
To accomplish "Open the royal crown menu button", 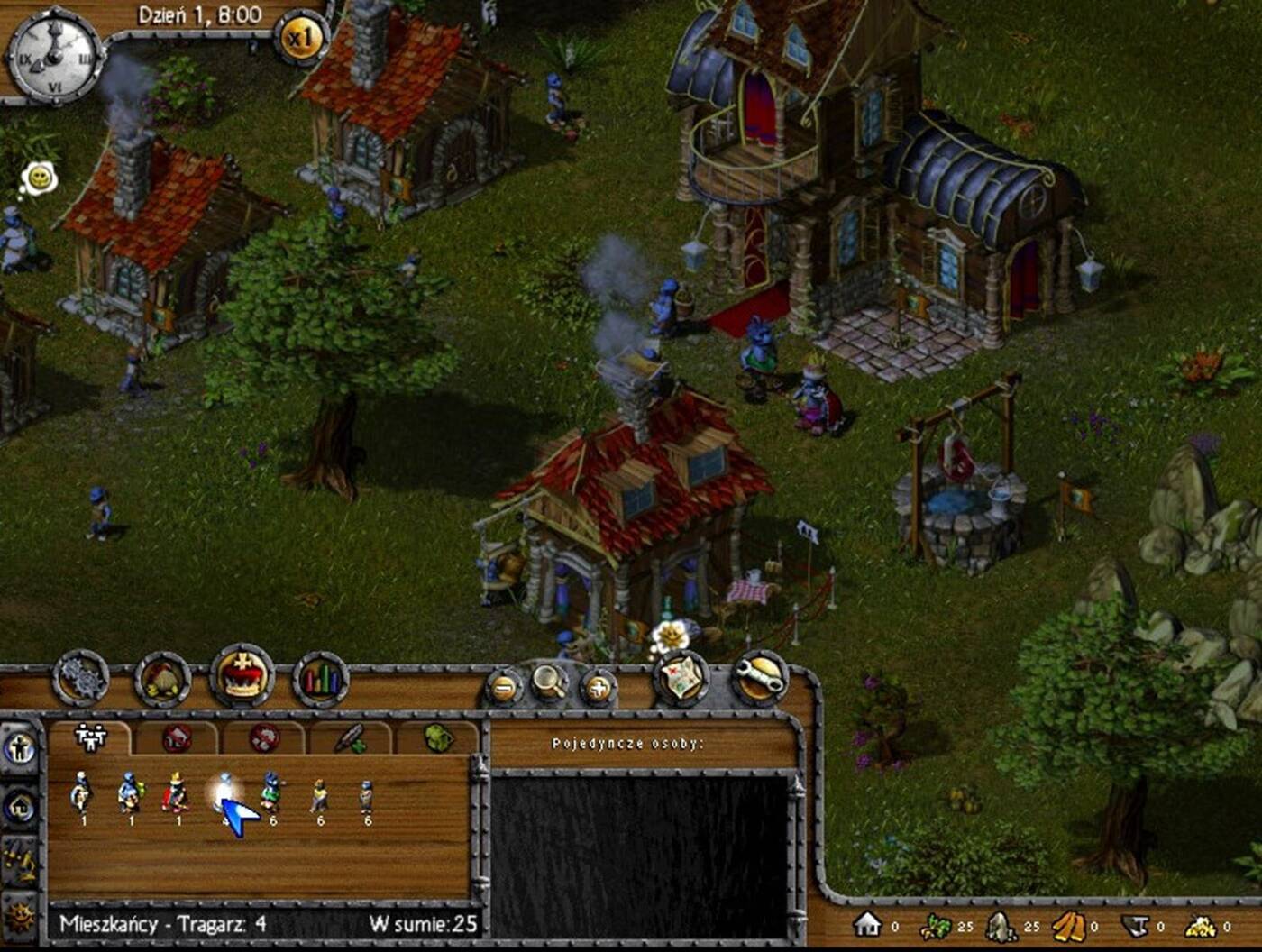I will point(242,675).
